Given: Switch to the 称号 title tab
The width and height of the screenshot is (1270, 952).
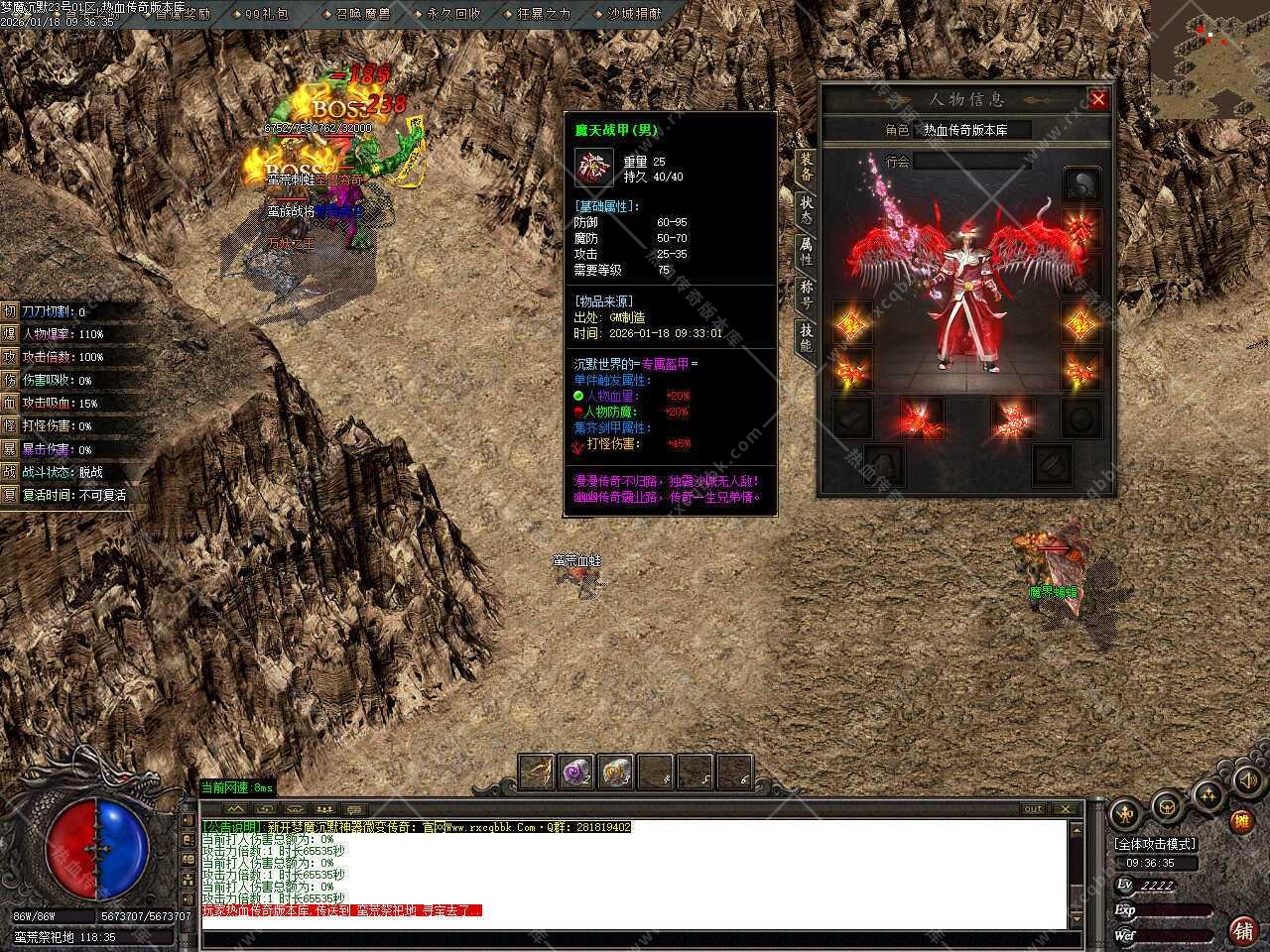Looking at the screenshot, I should [x=806, y=294].
